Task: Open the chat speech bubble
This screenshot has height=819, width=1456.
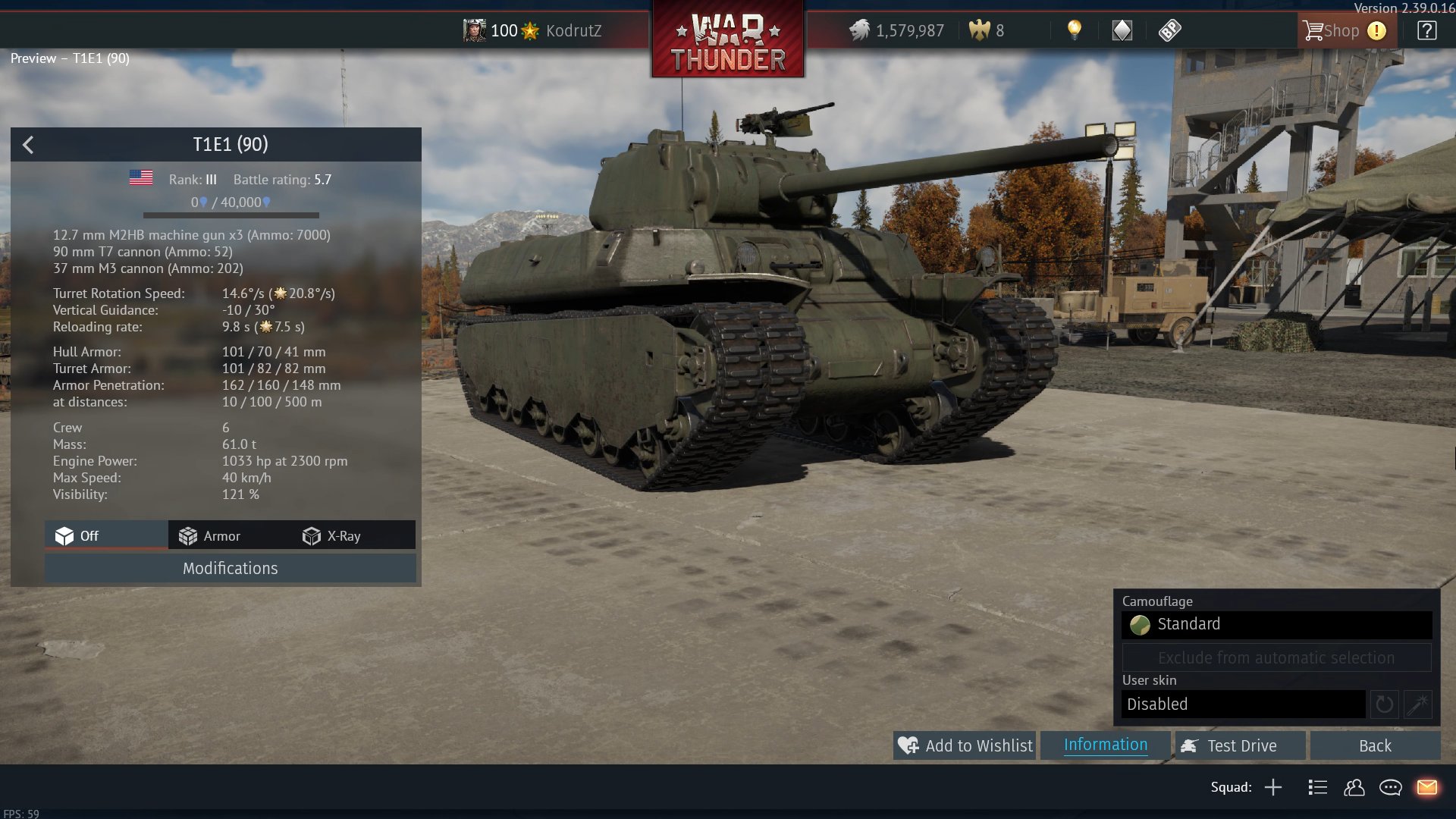Action: (1390, 787)
